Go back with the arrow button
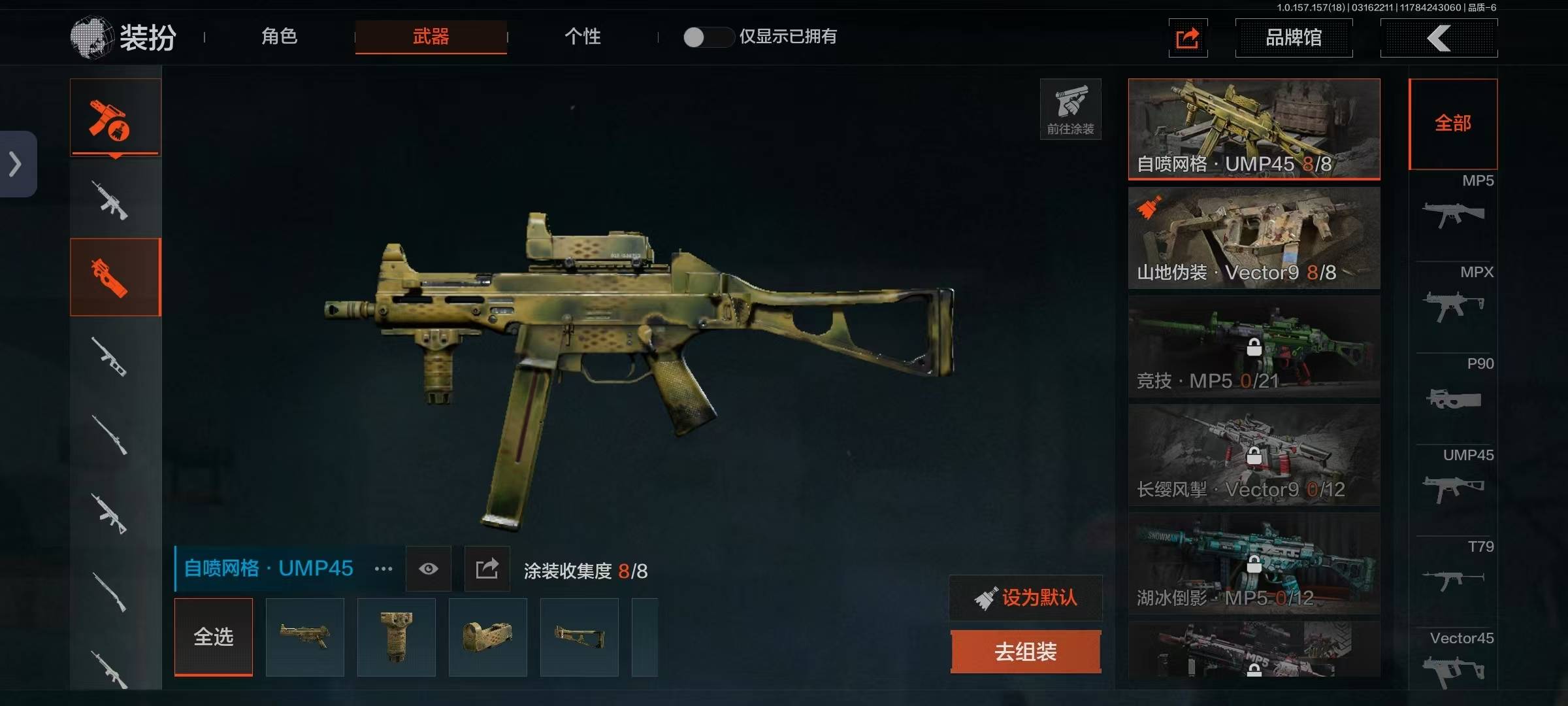Image resolution: width=1568 pixels, height=706 pixels. (x=1439, y=38)
